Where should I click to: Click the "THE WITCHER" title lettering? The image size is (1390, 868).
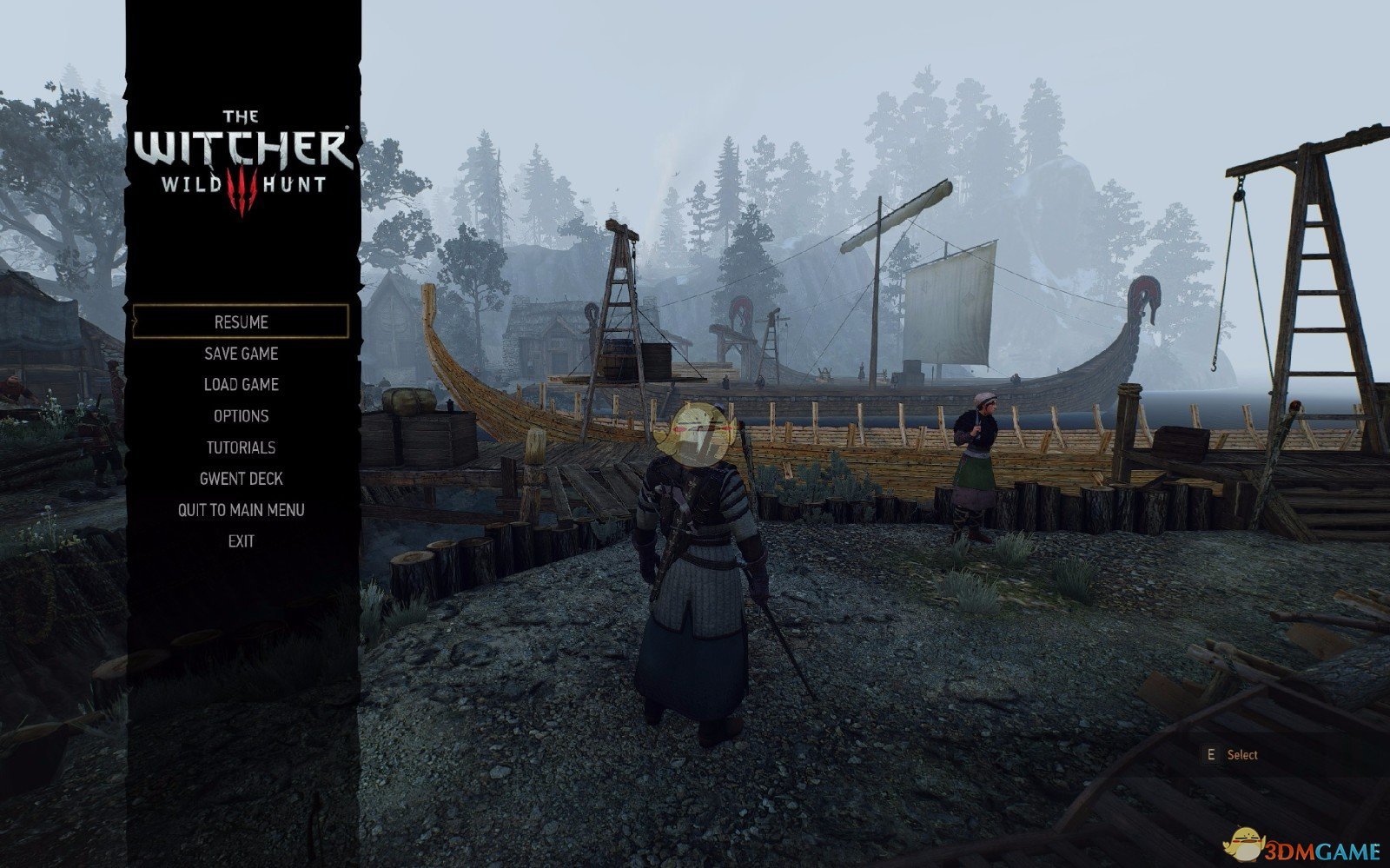click(x=242, y=141)
